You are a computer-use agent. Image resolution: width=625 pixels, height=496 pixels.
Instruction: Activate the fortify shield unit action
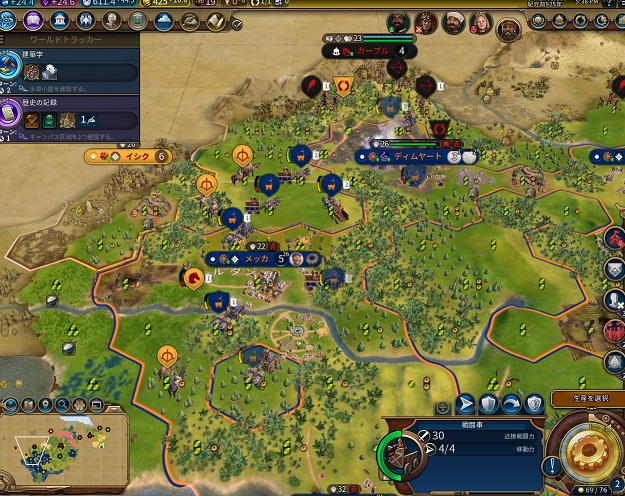pyautogui.click(x=488, y=404)
